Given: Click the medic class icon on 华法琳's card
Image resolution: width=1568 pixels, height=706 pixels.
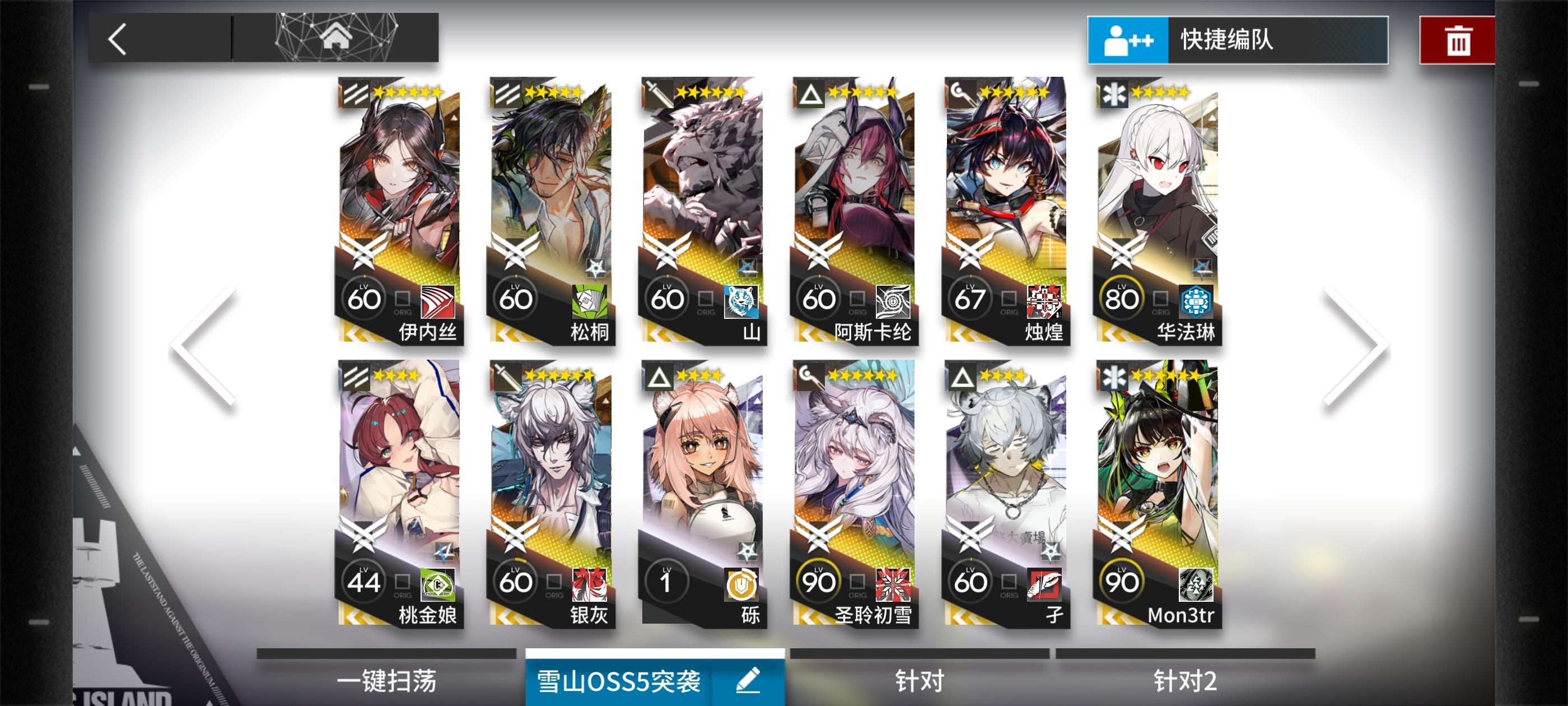Looking at the screenshot, I should pos(1114,96).
